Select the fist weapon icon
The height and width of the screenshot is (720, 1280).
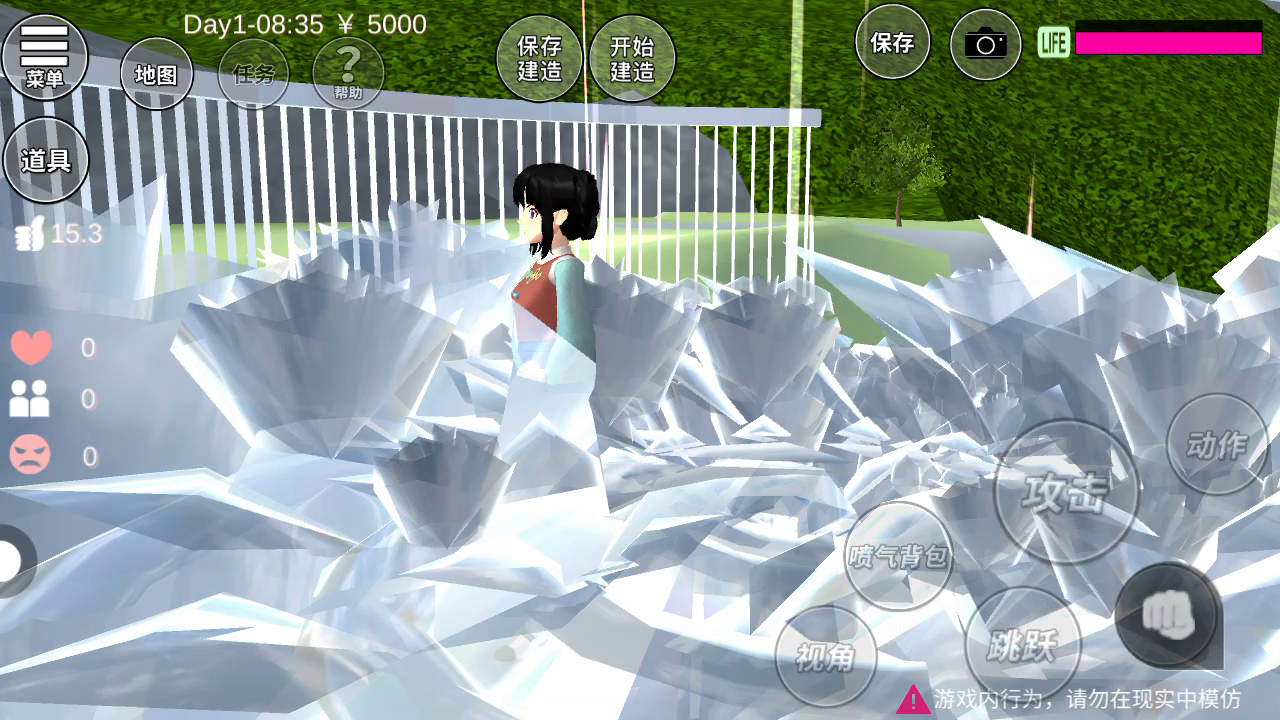(x=1167, y=614)
